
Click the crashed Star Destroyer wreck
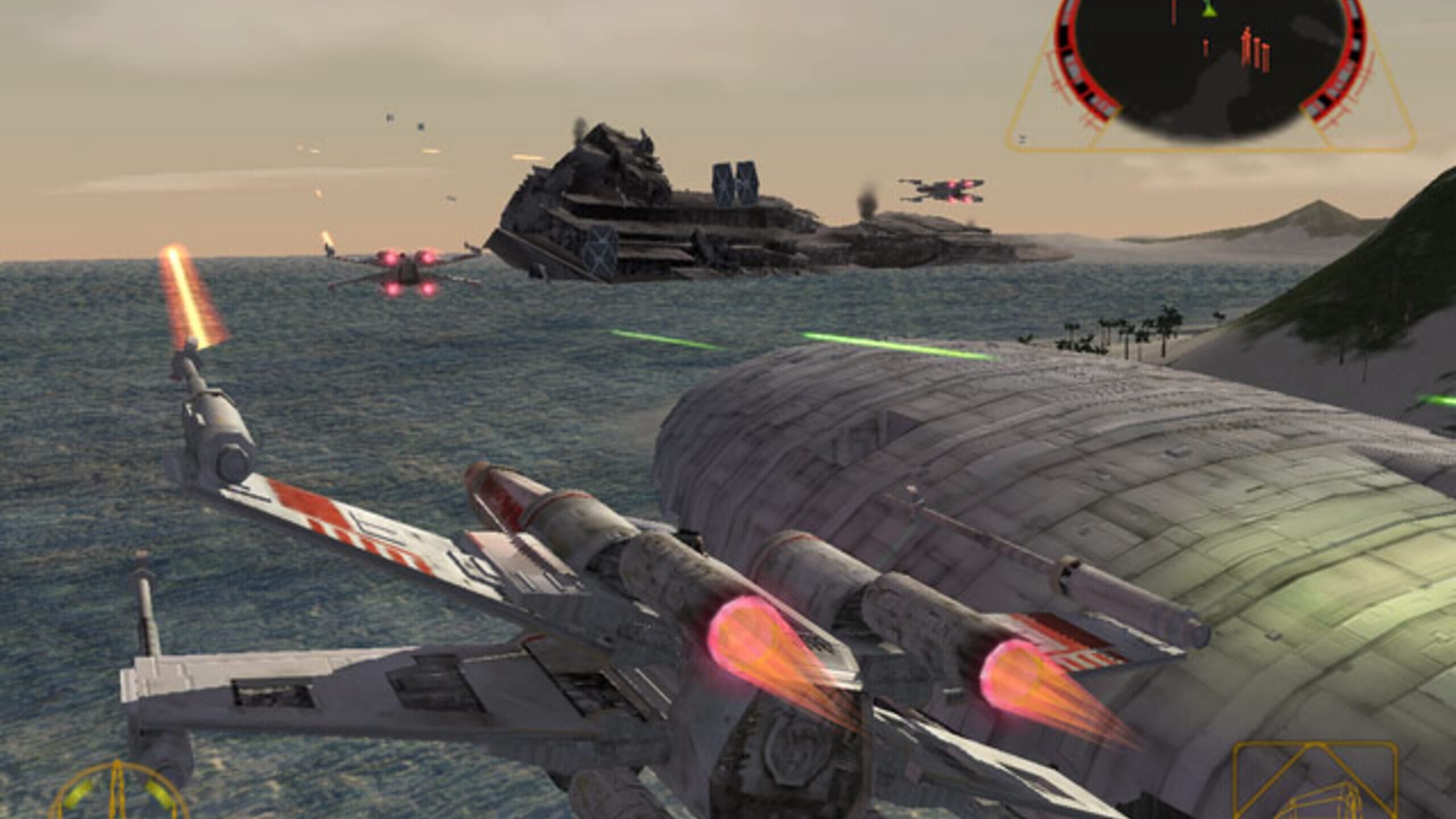(x=654, y=216)
